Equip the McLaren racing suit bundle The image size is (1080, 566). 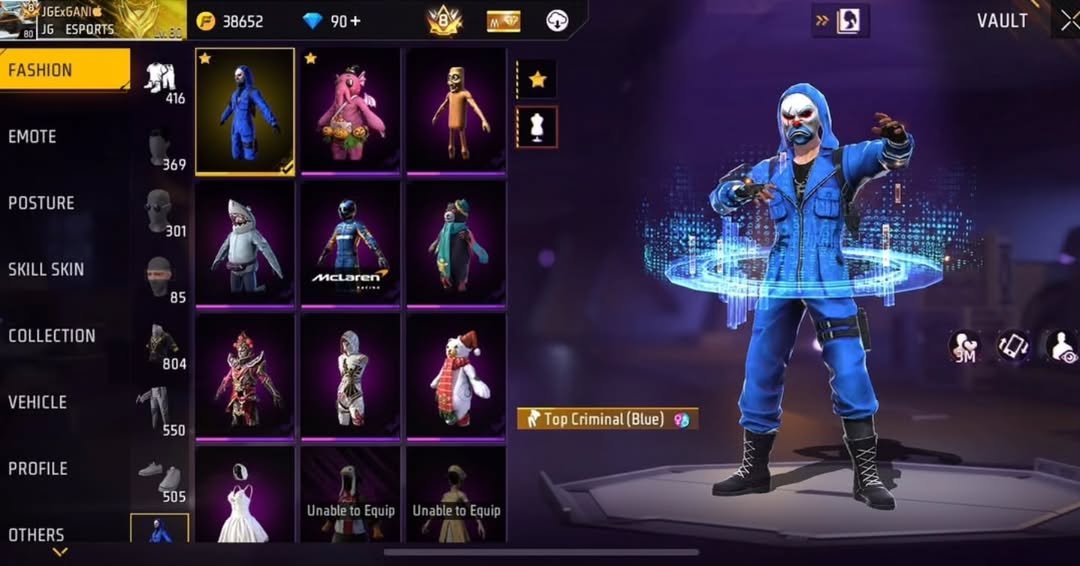(x=351, y=244)
